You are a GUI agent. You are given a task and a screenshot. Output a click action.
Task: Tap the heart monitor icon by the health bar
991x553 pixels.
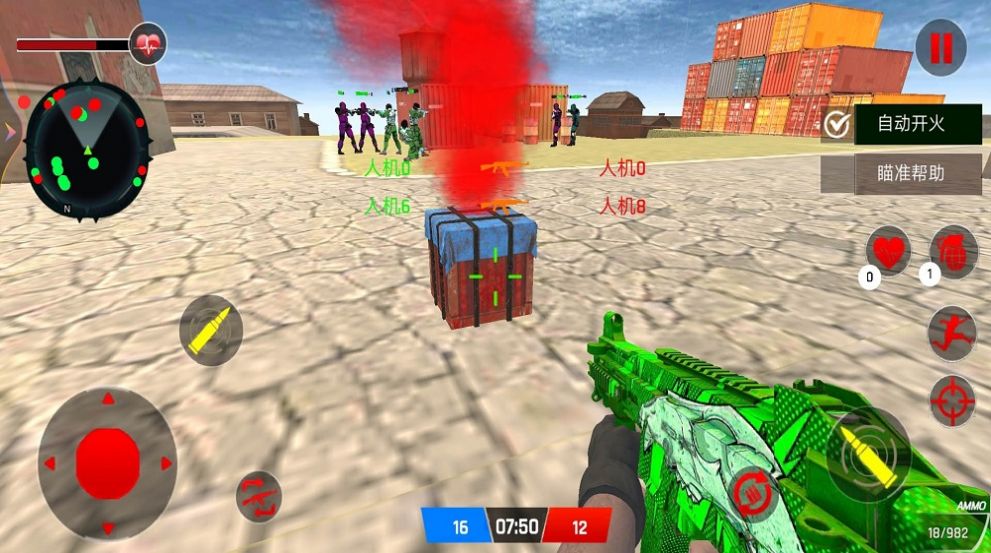pyautogui.click(x=148, y=44)
